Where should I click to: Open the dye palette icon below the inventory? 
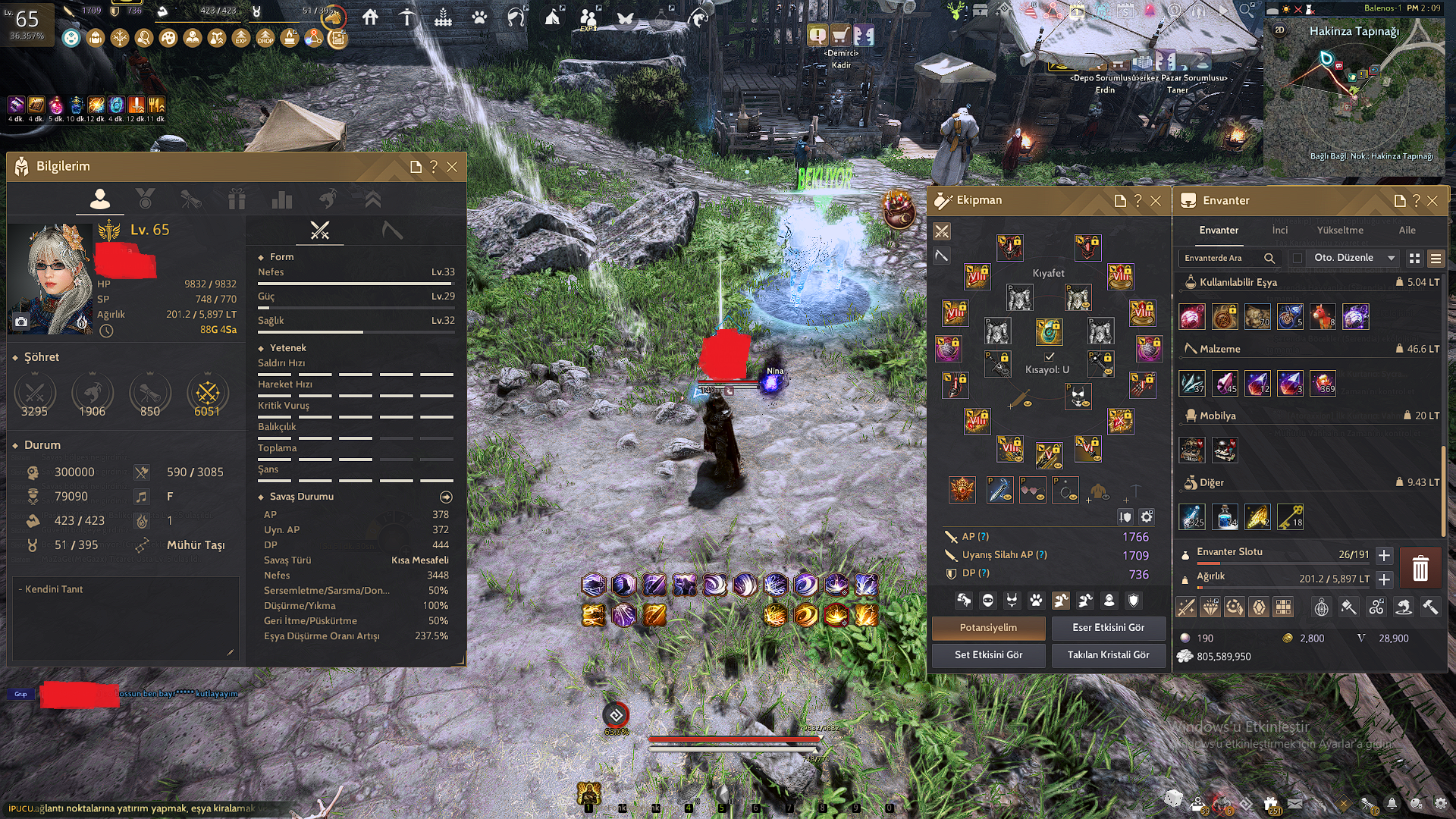point(1348,607)
